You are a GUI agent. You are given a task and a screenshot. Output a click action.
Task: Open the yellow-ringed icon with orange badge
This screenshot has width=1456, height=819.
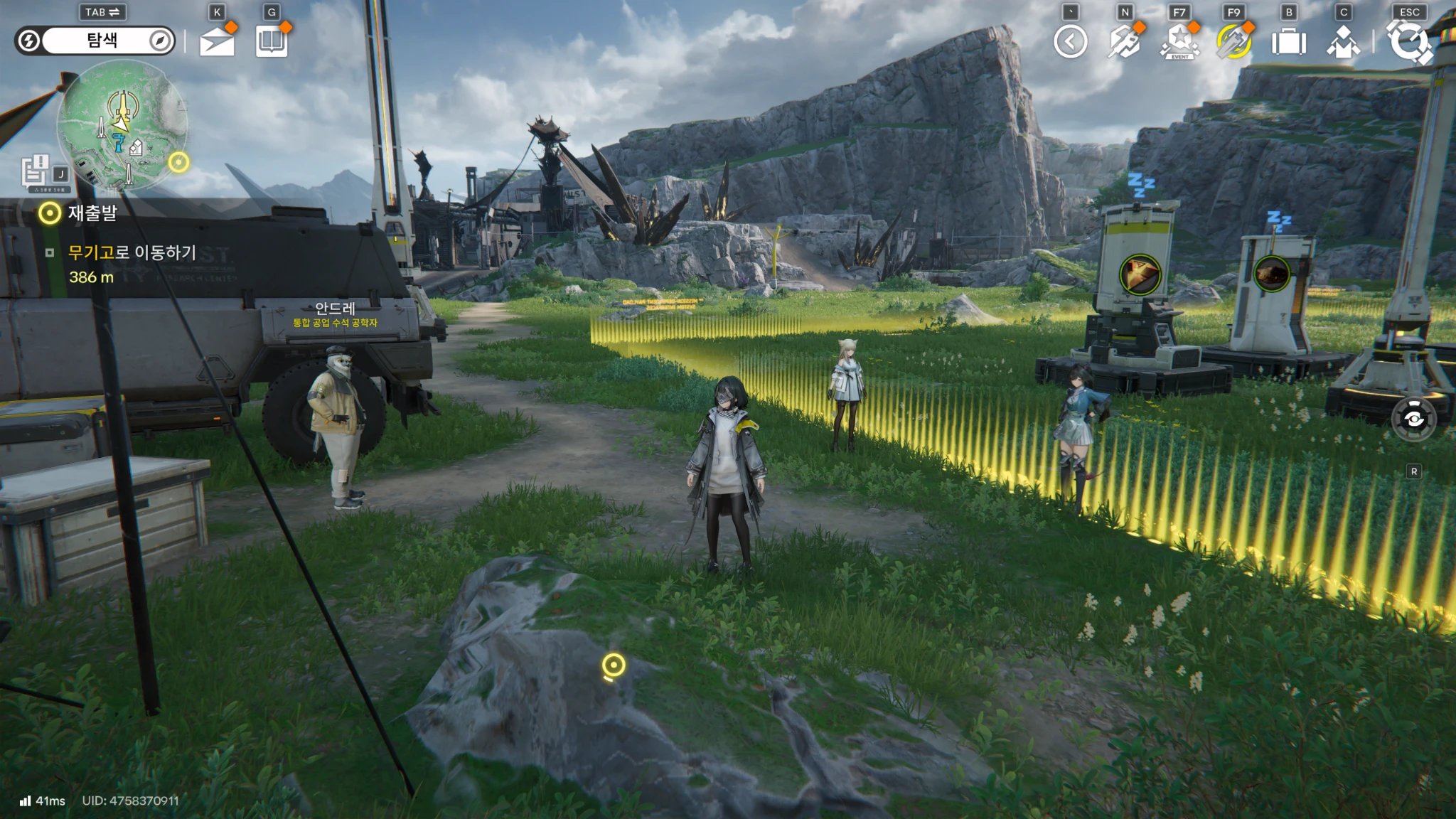[1233, 42]
